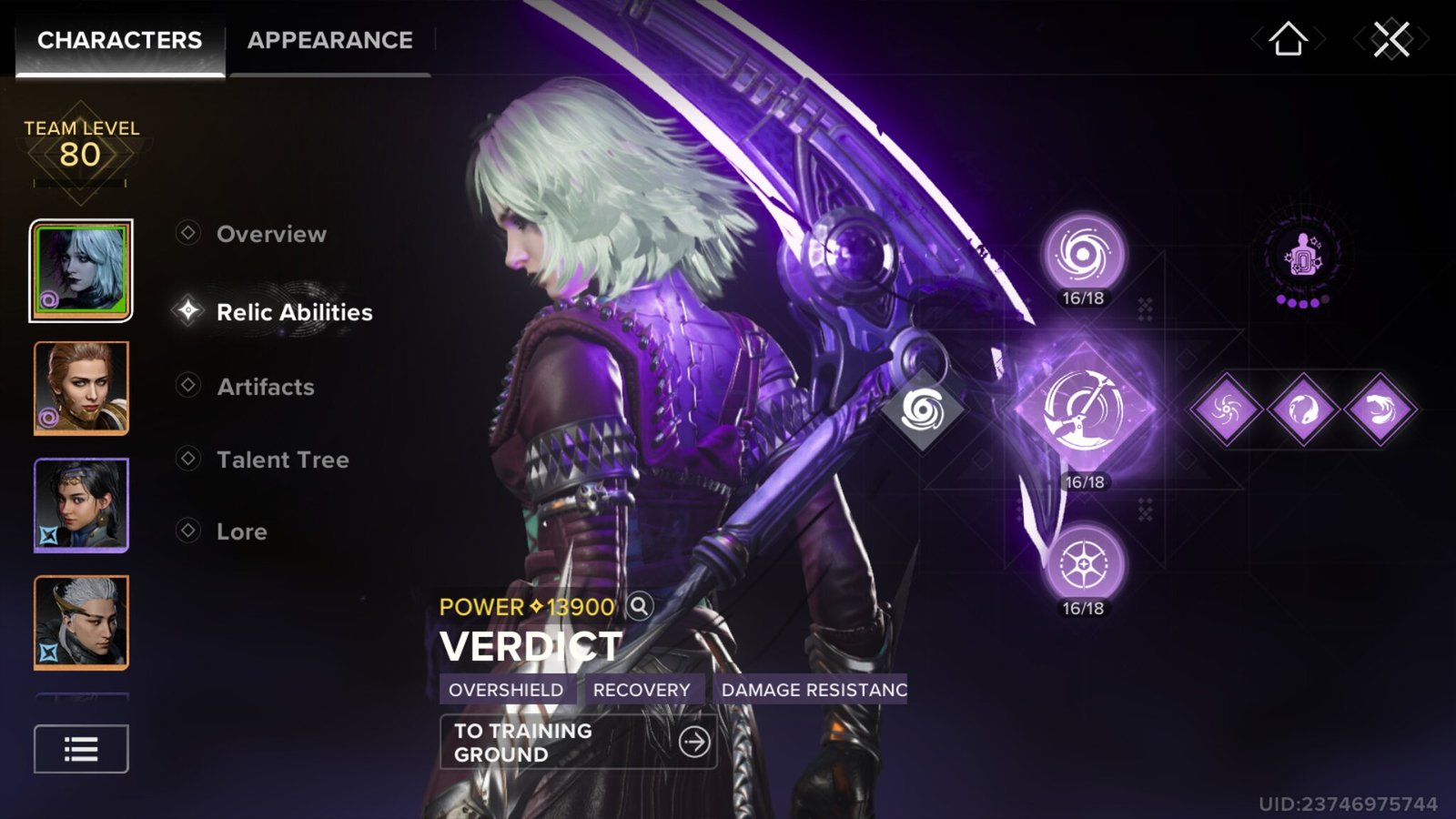1456x819 pixels.
Task: Select the central scythe relic ability
Action: (1084, 410)
